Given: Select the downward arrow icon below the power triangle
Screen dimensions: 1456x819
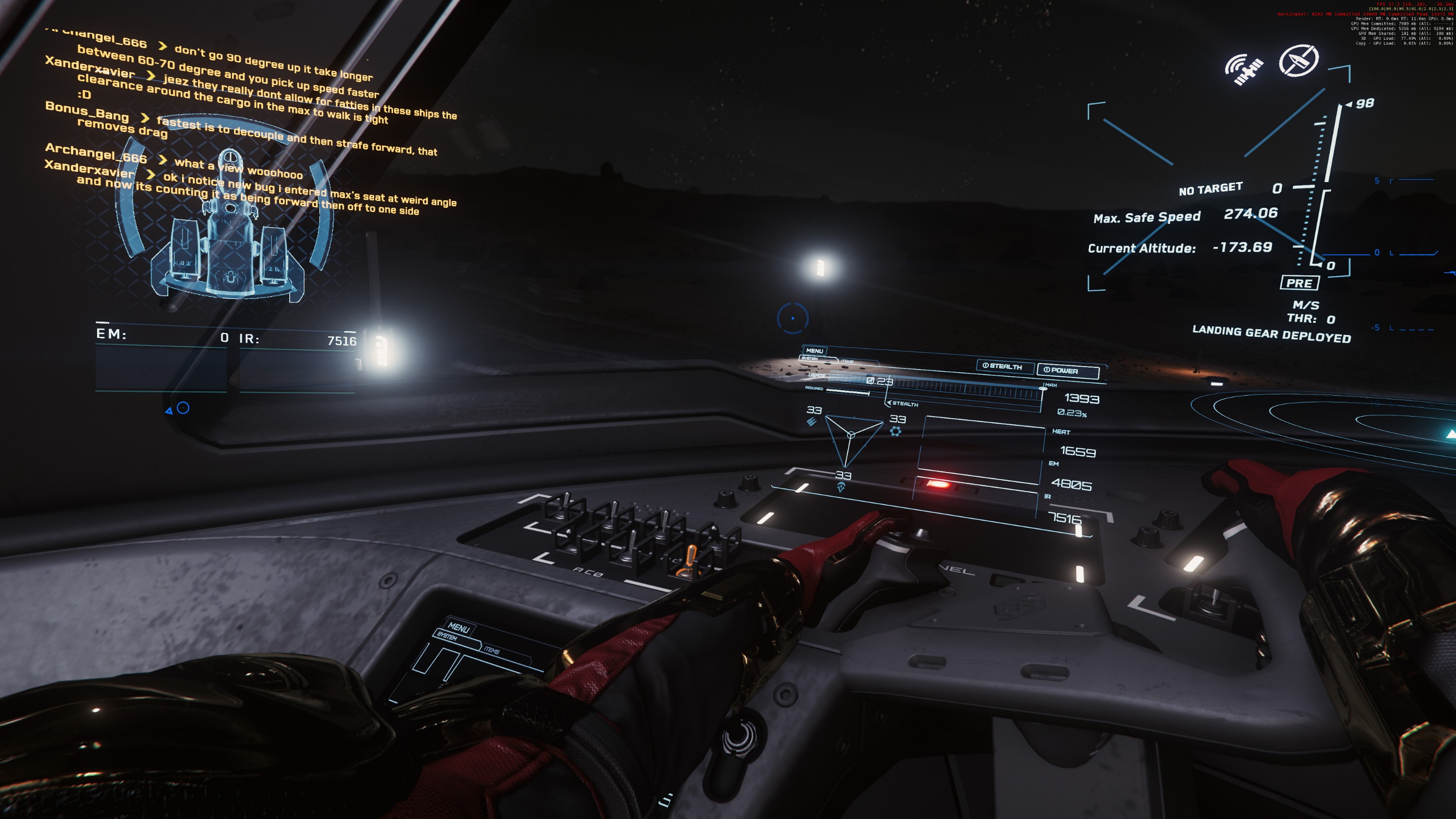Looking at the screenshot, I should coord(841,487).
